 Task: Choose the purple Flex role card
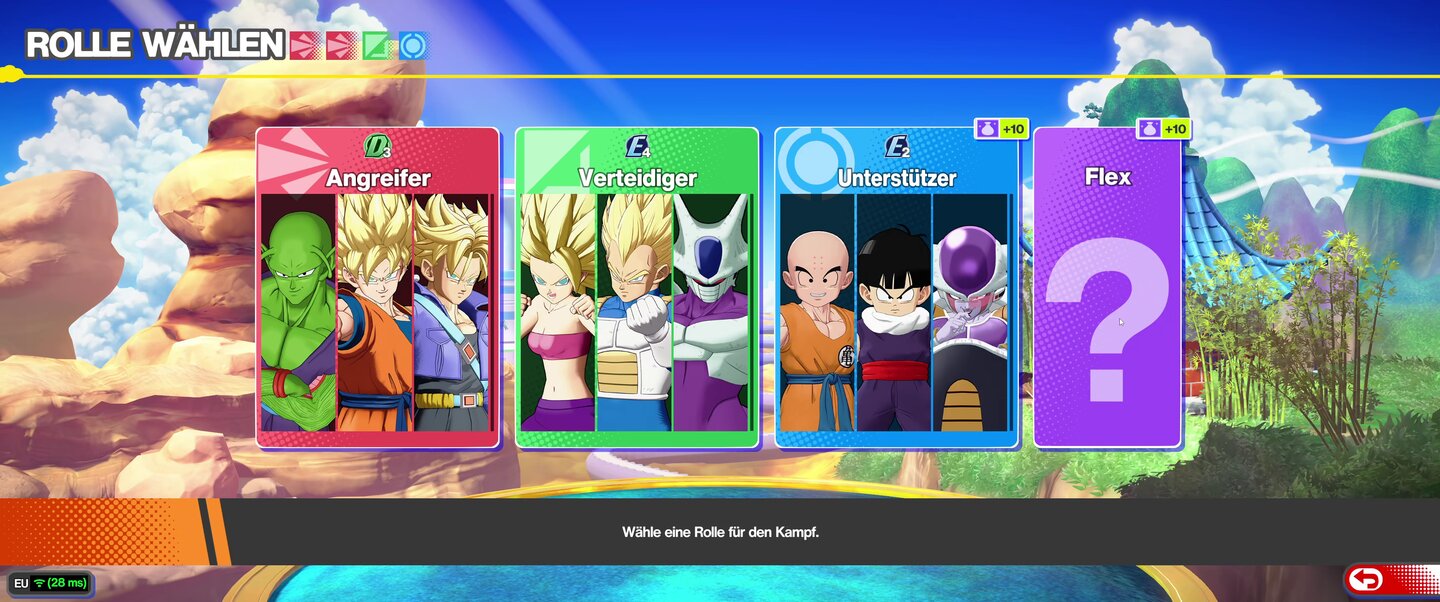1107,288
